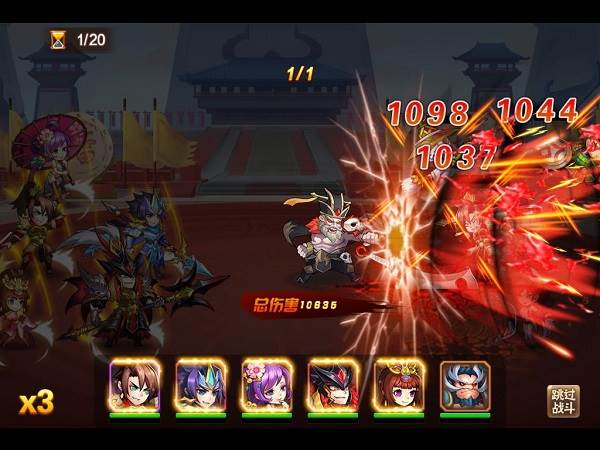Image resolution: width=600 pixels, height=450 pixels.
Task: Activate the blue-armored helmeted hero portrait
Action: (x=201, y=384)
